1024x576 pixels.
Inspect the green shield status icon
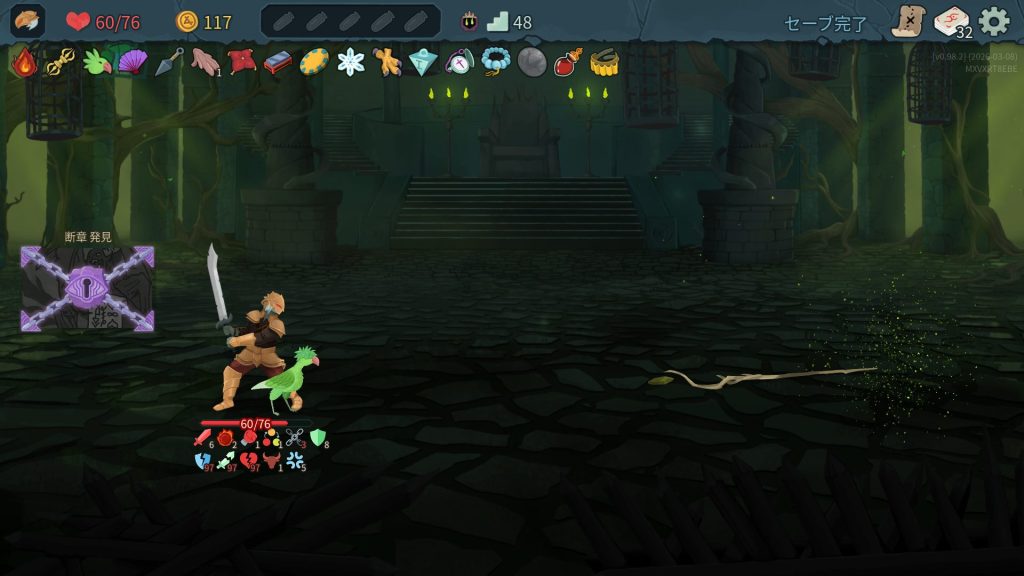coord(318,437)
